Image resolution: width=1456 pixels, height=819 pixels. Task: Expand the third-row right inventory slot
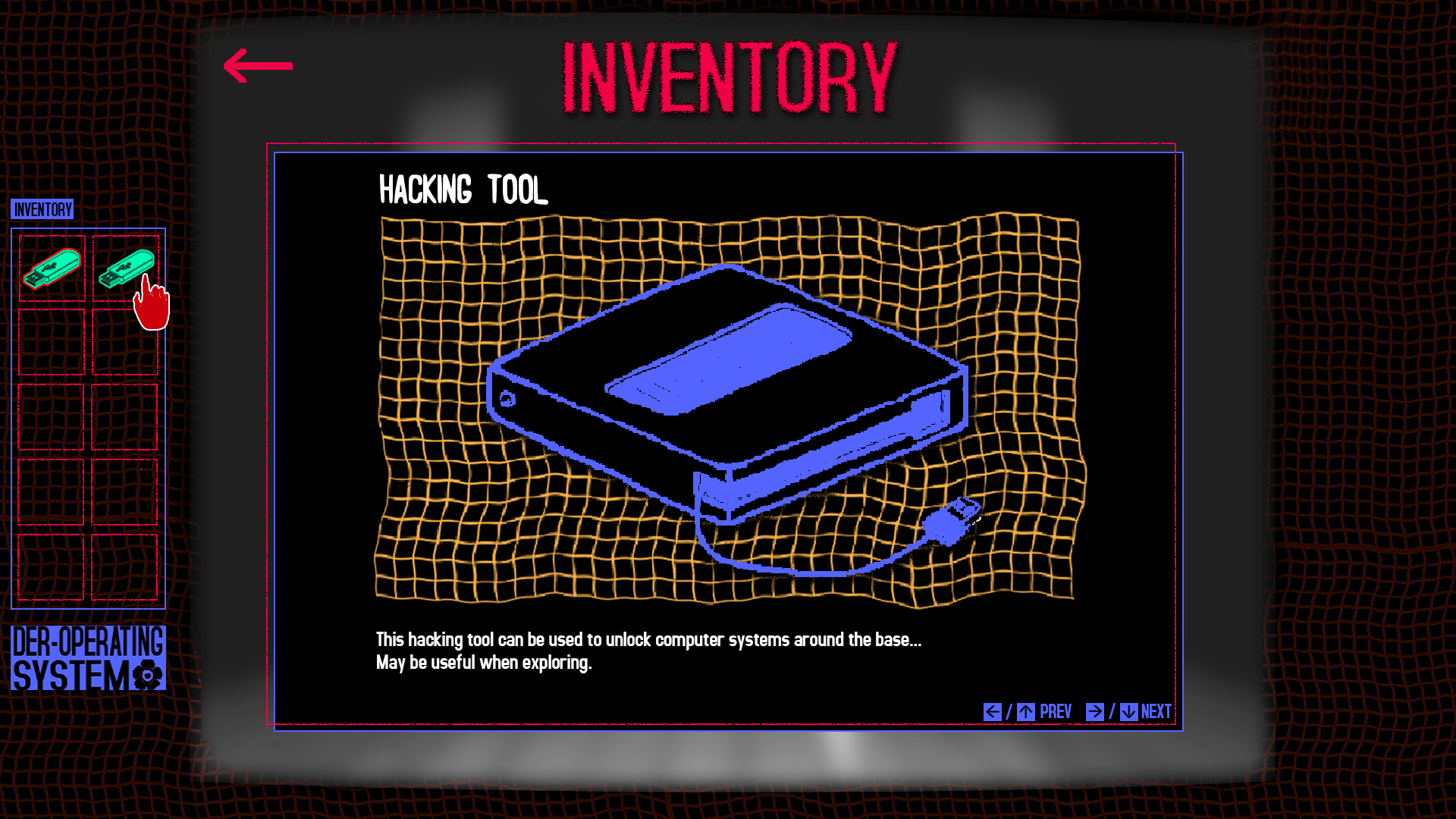(124, 416)
